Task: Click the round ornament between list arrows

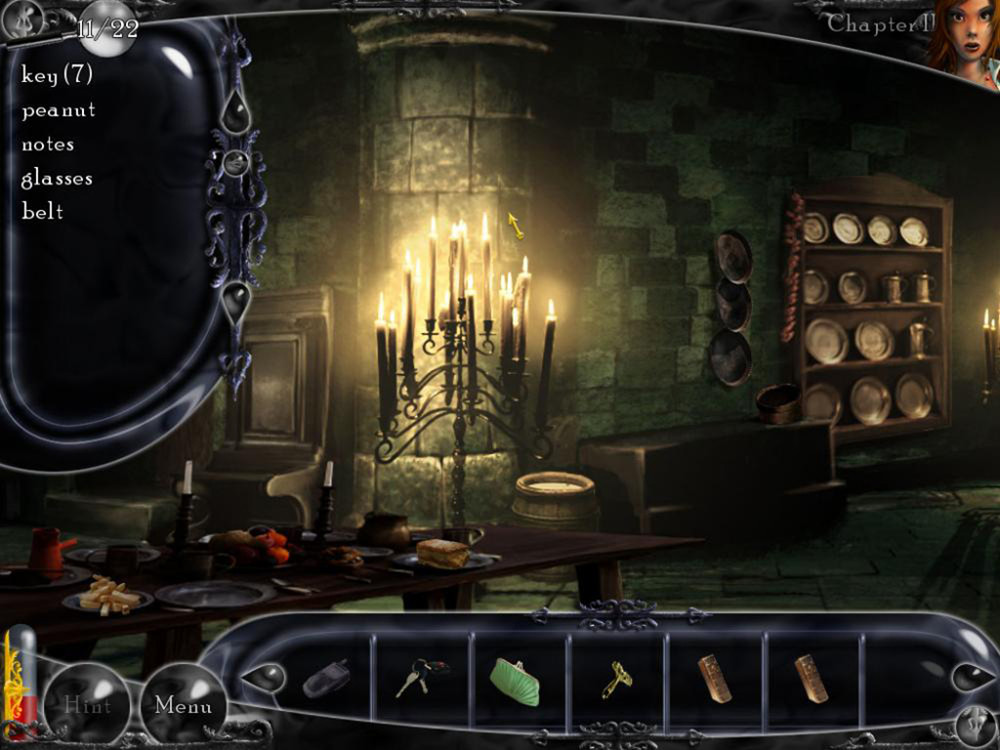Action: 235,162
